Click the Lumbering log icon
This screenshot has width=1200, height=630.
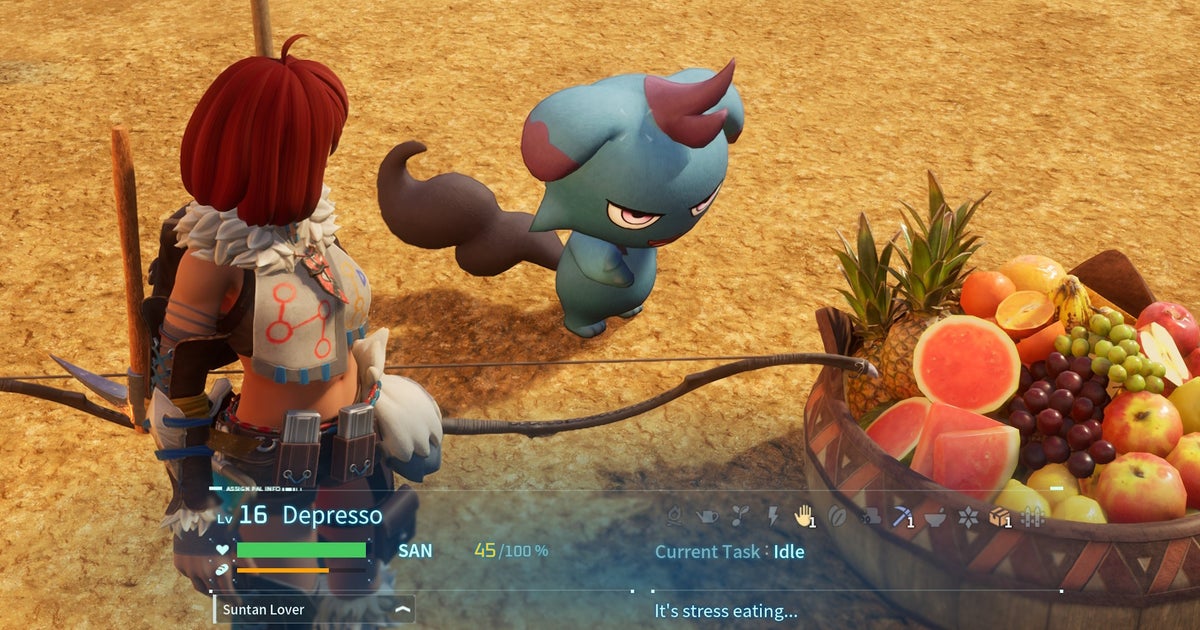point(870,516)
